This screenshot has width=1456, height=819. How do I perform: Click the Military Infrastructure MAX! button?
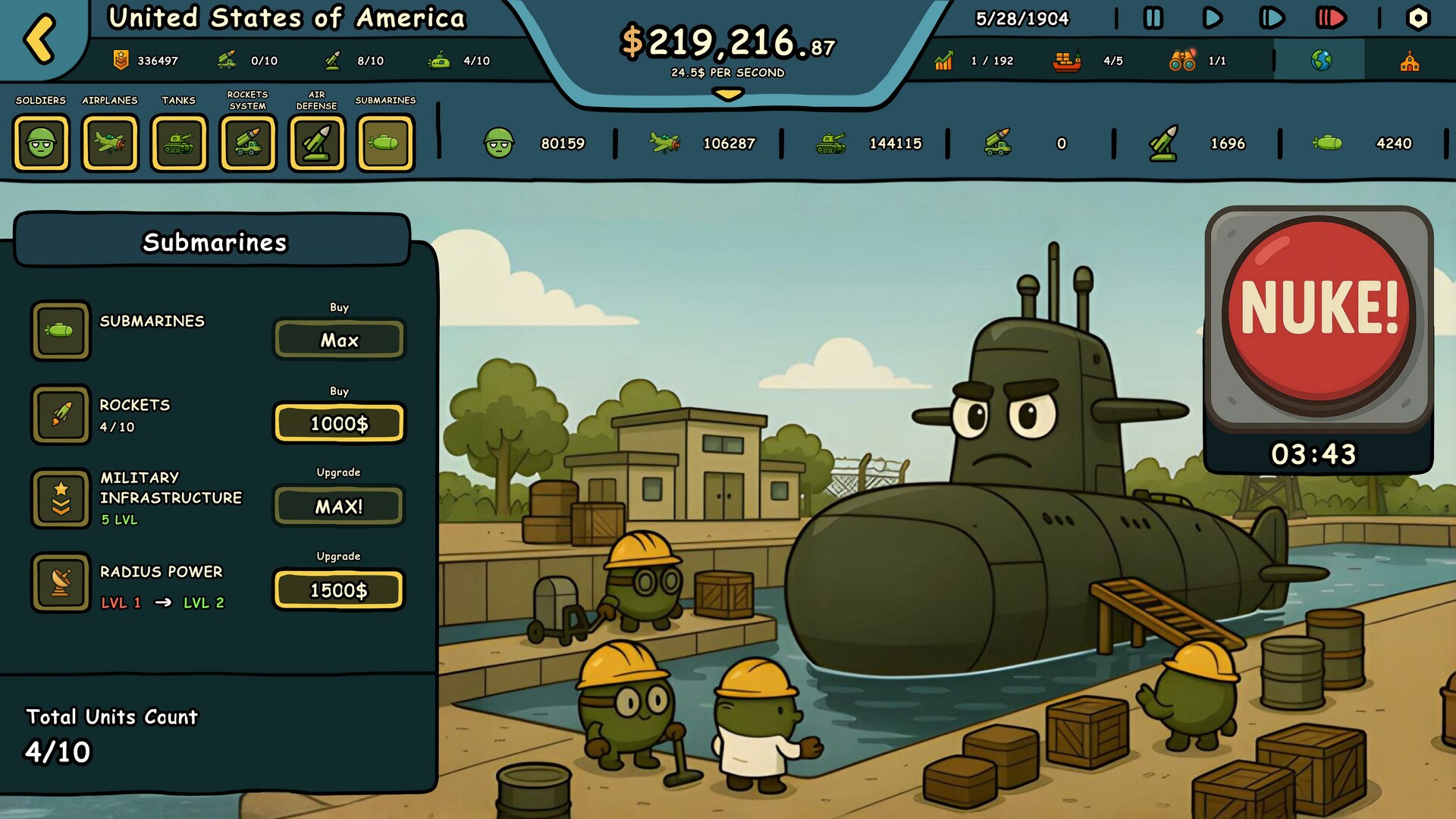(339, 506)
